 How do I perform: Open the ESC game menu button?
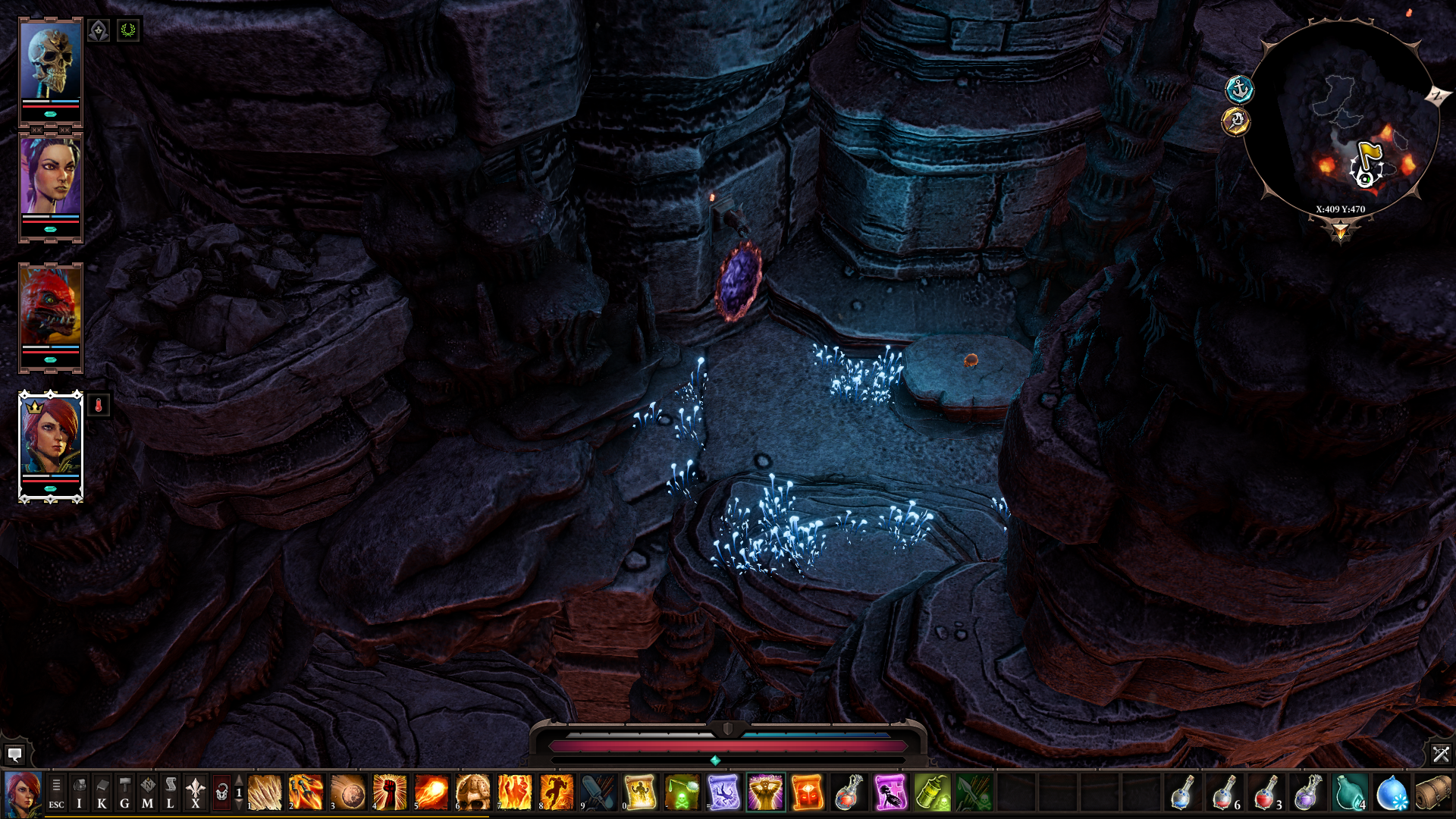pyautogui.click(x=56, y=793)
